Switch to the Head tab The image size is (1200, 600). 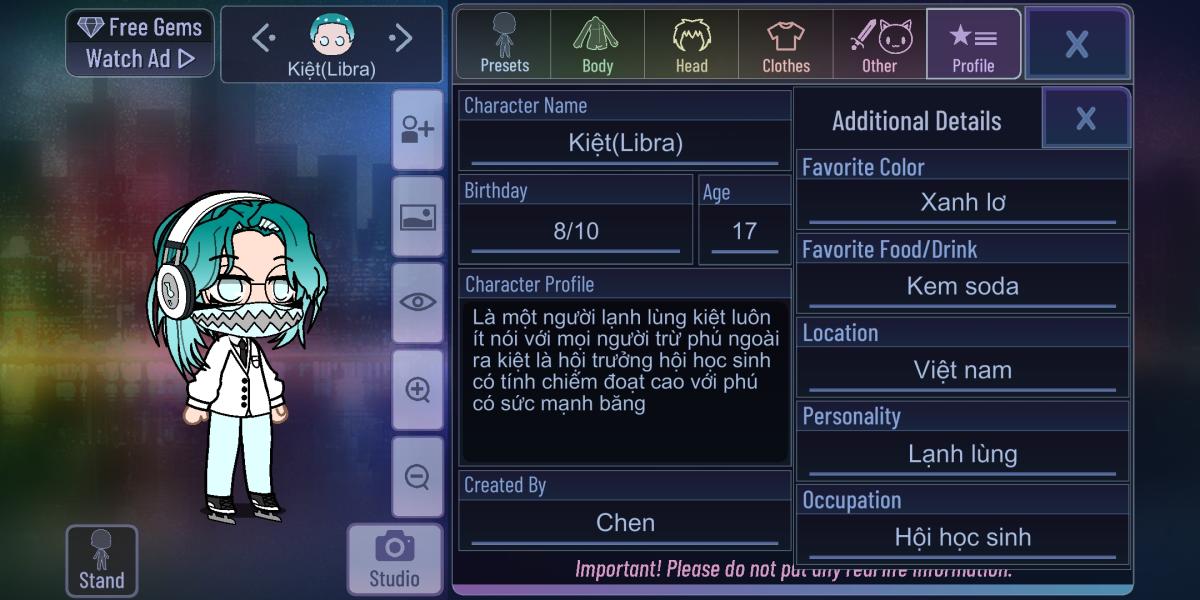coord(691,45)
